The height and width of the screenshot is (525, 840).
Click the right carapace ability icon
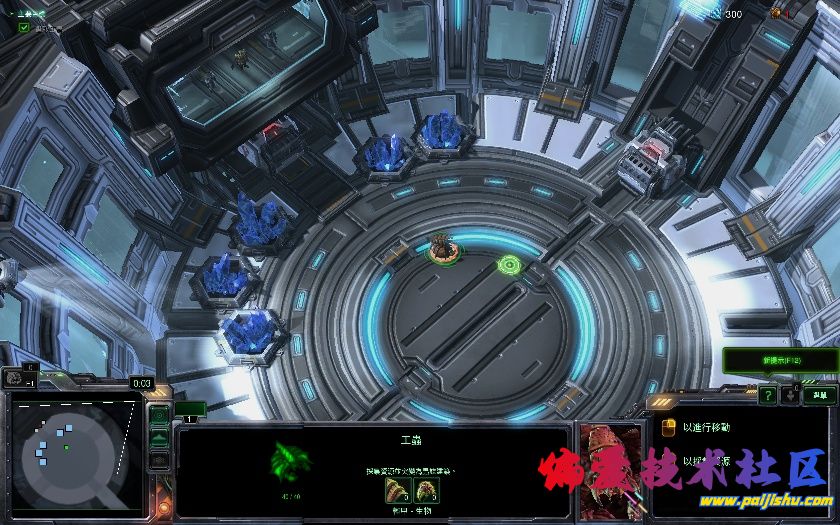coord(426,490)
